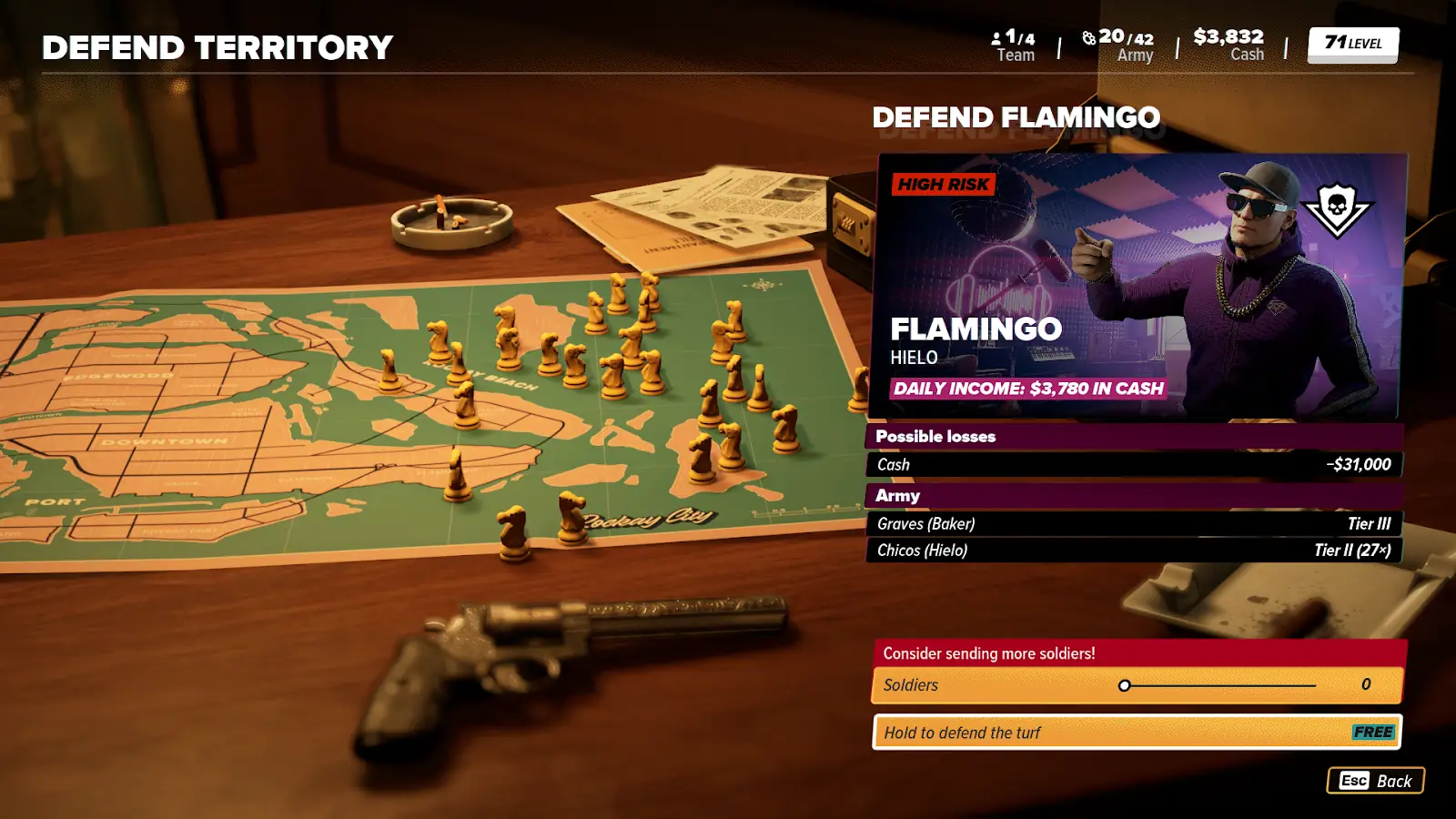
Task: Select the Graves (Baker) army row
Action: pos(1134,523)
